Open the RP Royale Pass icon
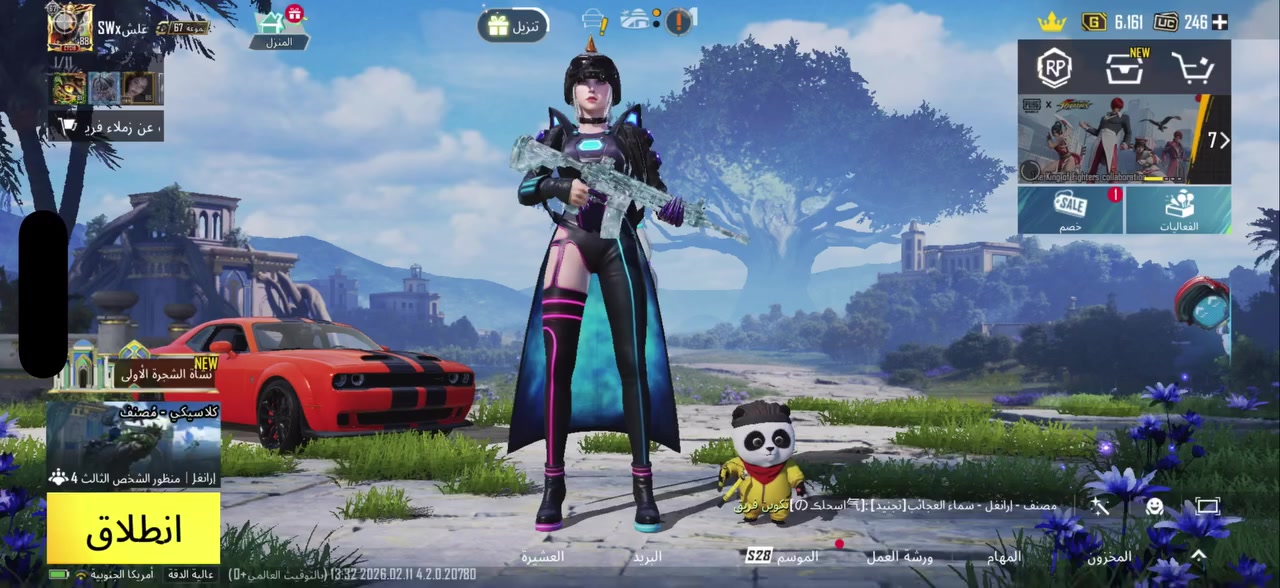The width and height of the screenshot is (1280, 588). coord(1054,68)
